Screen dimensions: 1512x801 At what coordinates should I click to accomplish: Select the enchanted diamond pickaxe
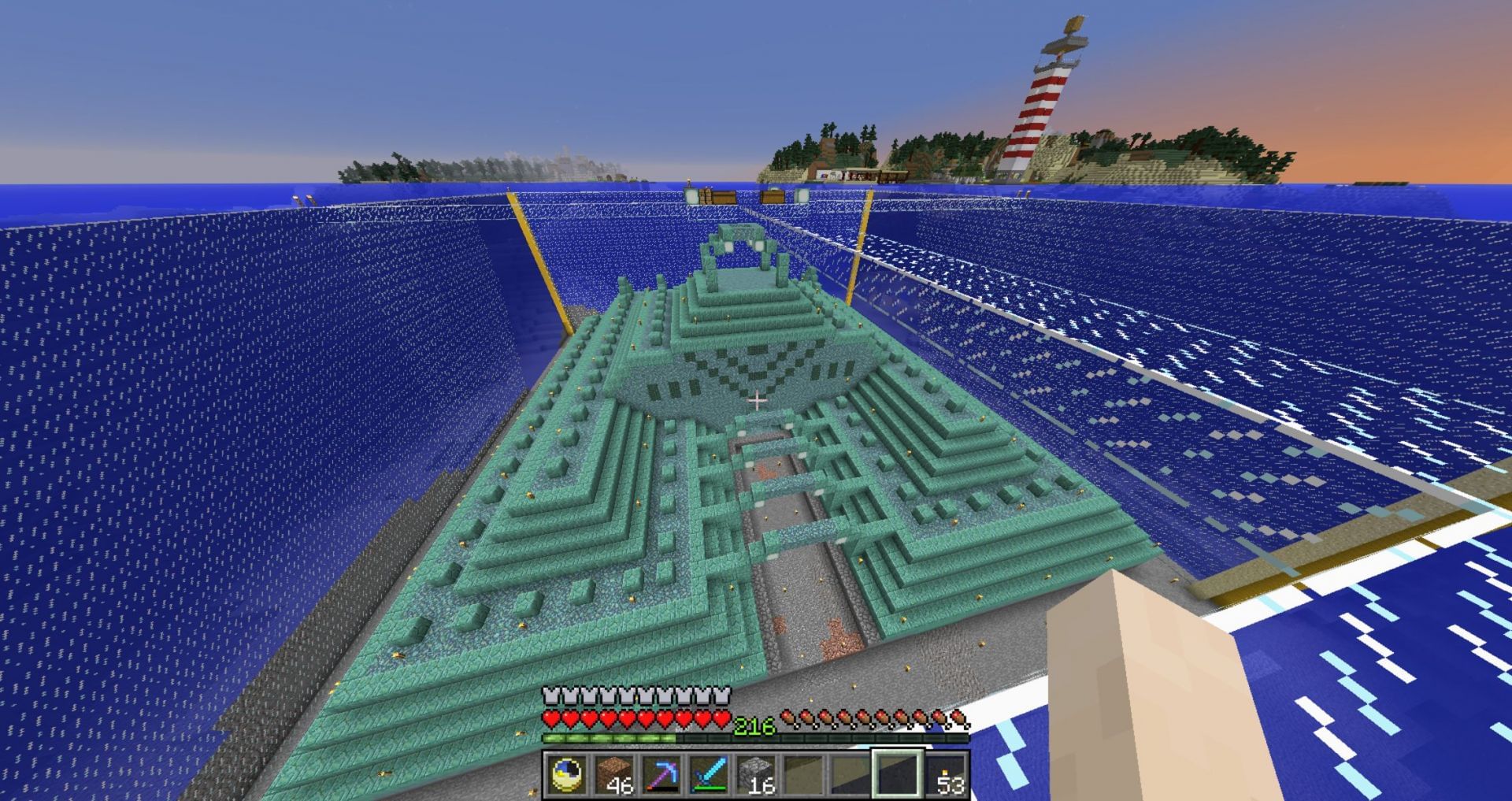[x=663, y=774]
